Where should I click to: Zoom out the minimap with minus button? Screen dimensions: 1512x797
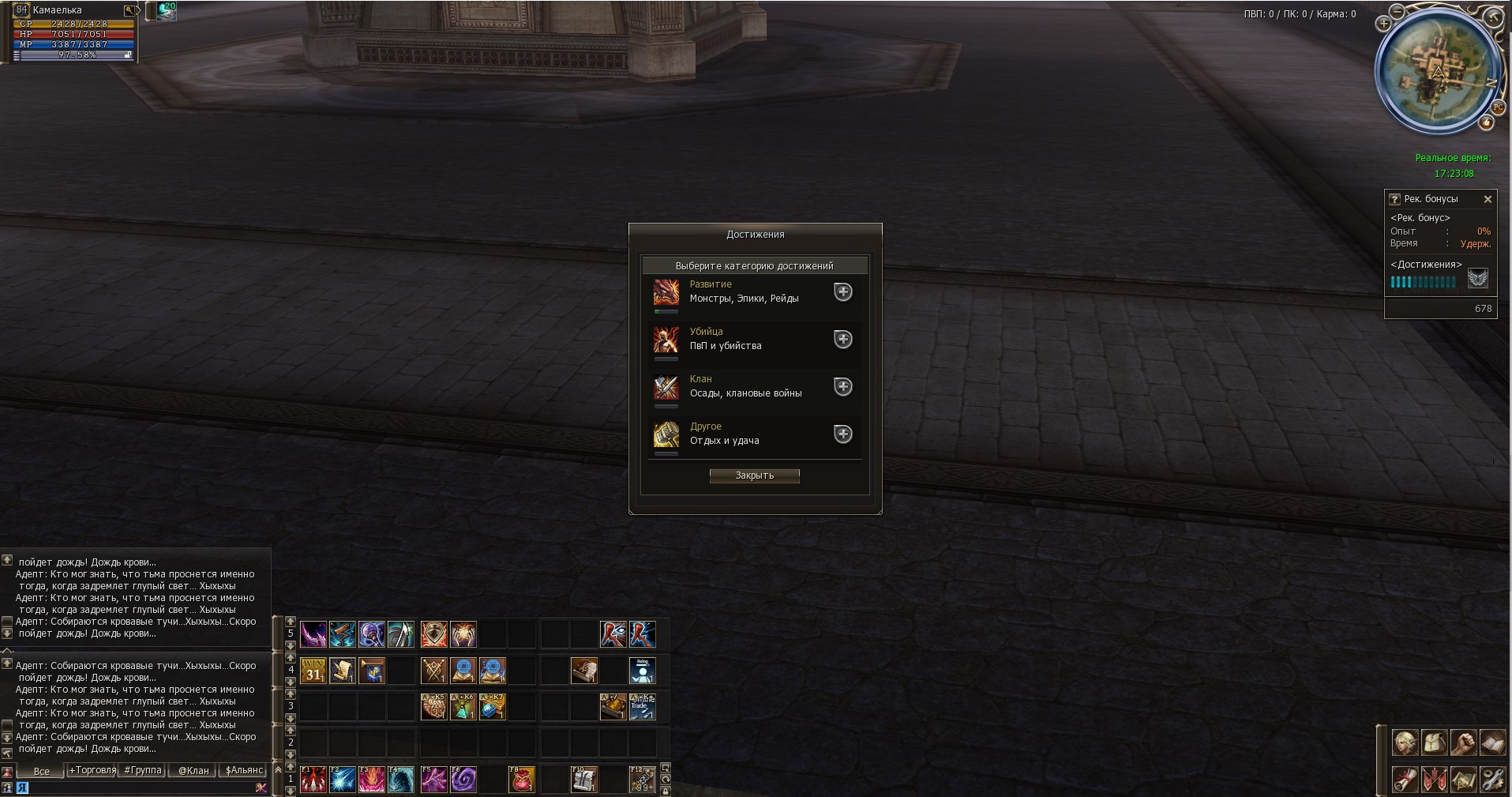pos(1398,12)
